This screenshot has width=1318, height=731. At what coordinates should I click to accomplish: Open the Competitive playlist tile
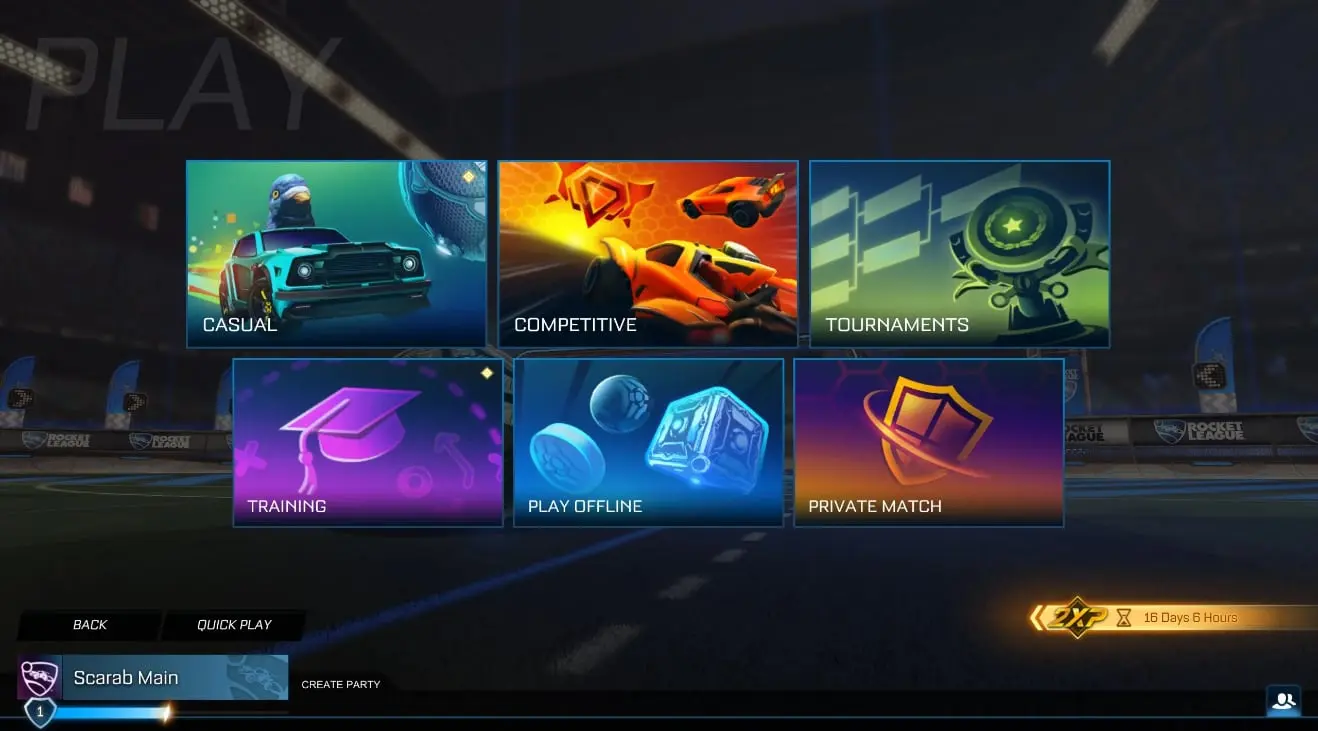(647, 253)
